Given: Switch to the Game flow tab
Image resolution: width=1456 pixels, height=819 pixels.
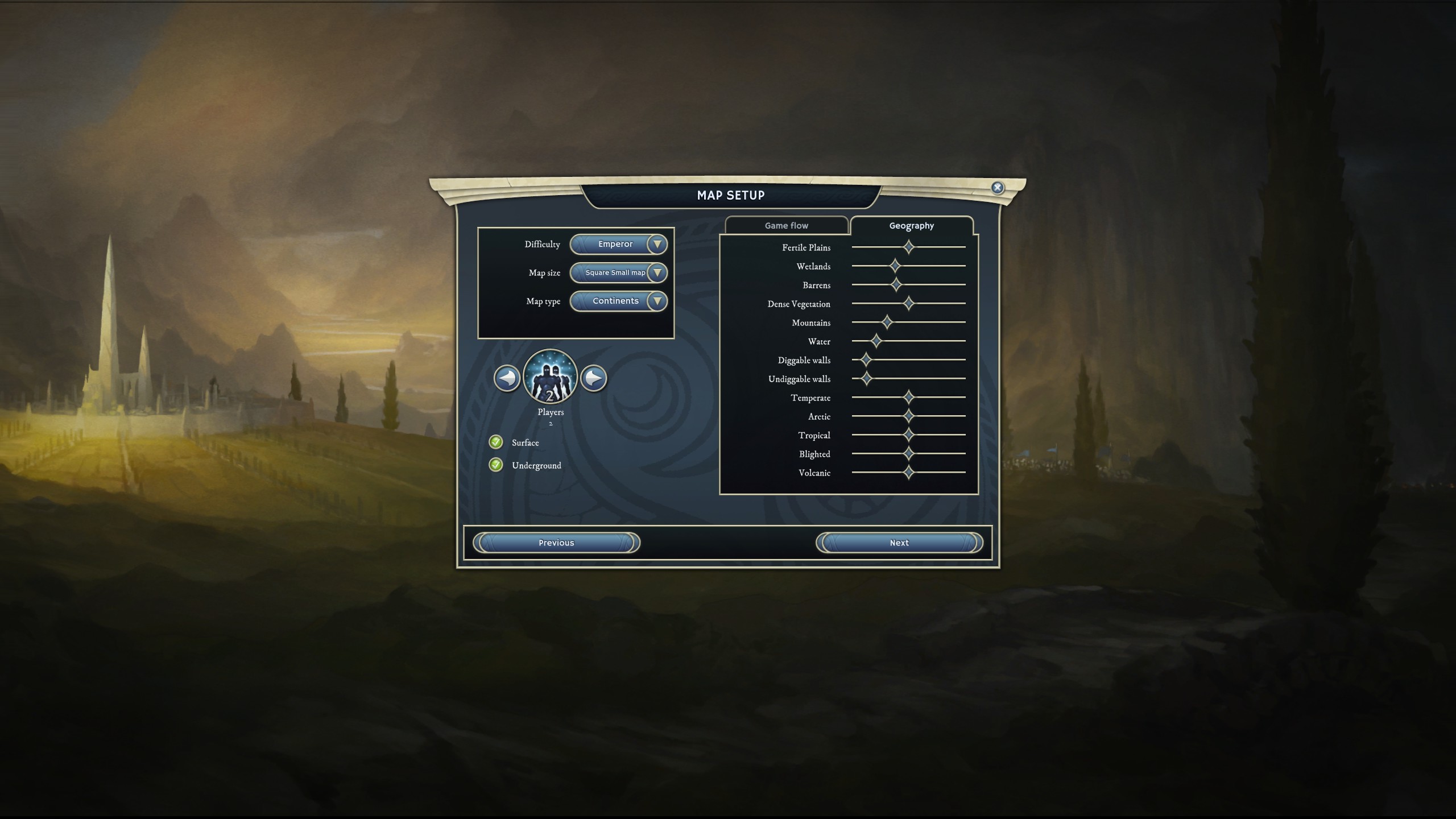Looking at the screenshot, I should tap(786, 226).
